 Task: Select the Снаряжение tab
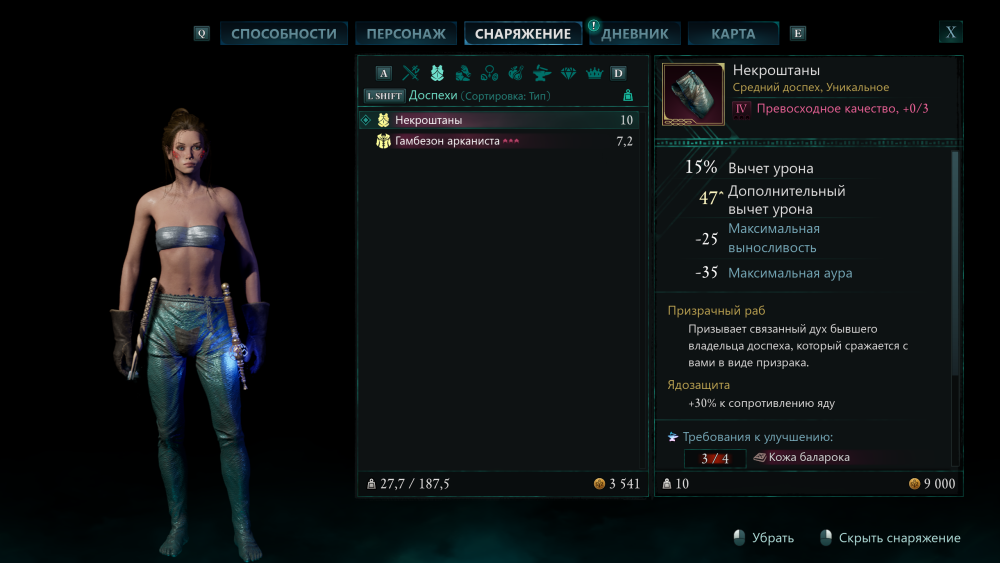(x=523, y=34)
